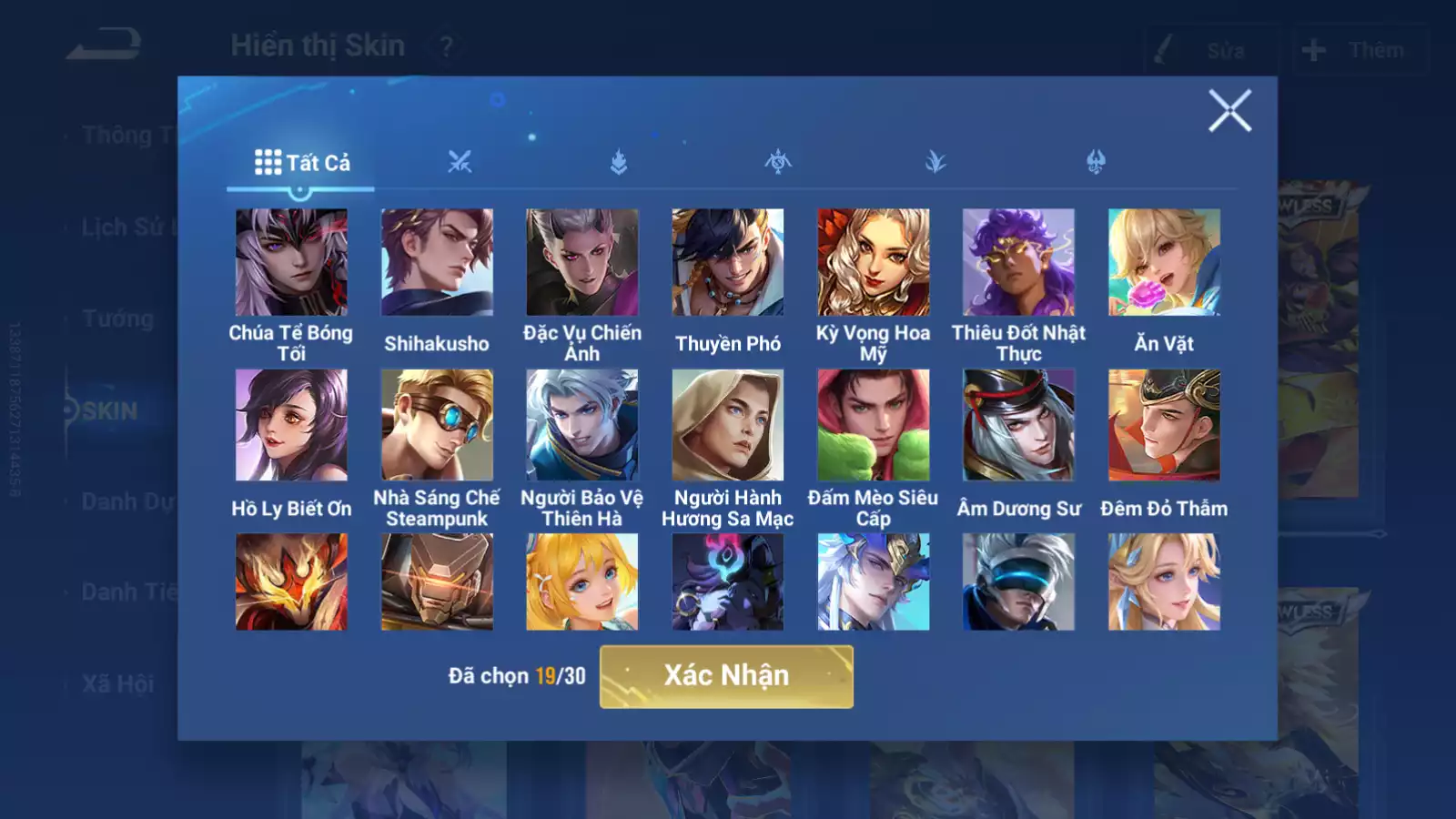1456x819 pixels.
Task: Select the Hồ Ly Biết Ơn skin
Action: [x=291, y=425]
